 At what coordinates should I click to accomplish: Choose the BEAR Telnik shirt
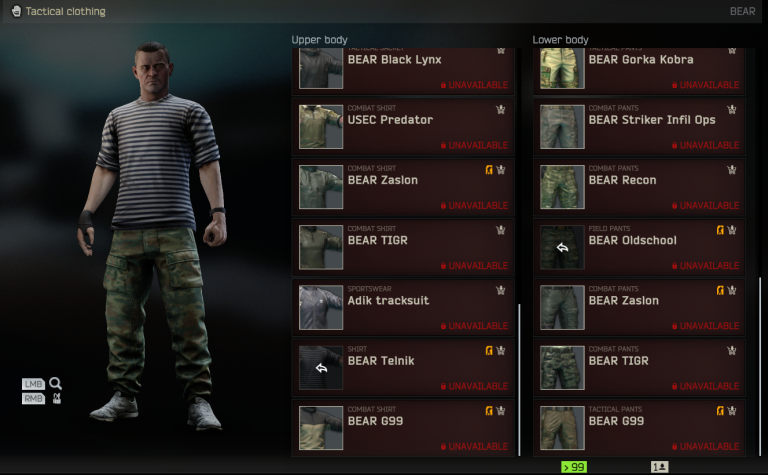point(403,366)
